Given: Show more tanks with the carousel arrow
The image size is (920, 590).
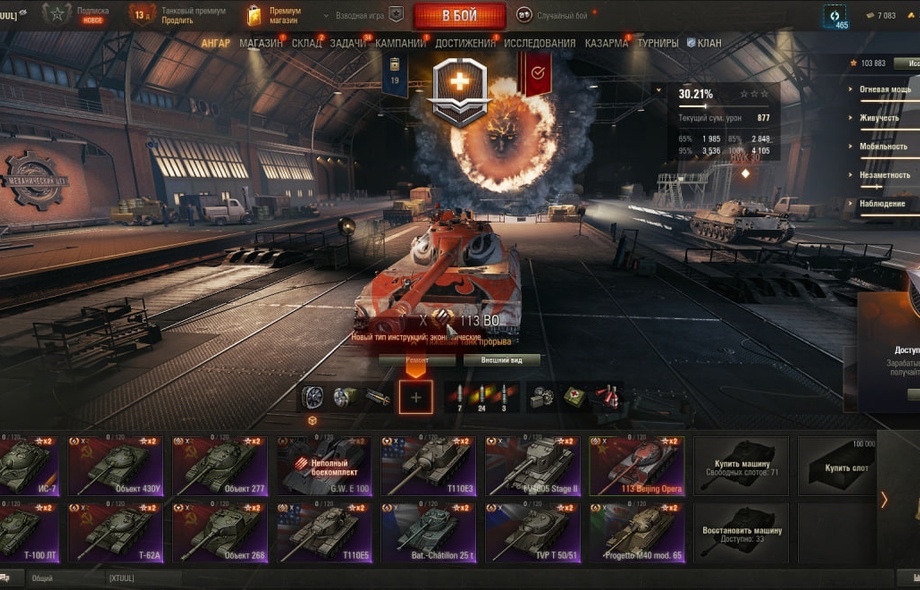Looking at the screenshot, I should pos(884,499).
